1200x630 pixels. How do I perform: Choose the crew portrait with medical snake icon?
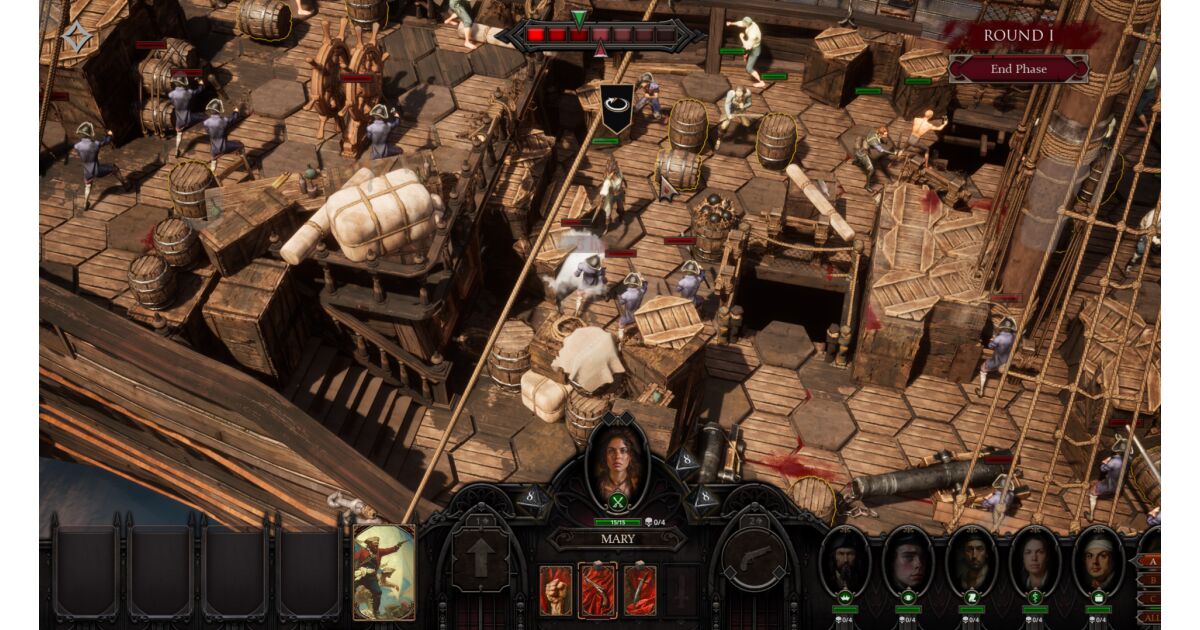[x=1035, y=560]
